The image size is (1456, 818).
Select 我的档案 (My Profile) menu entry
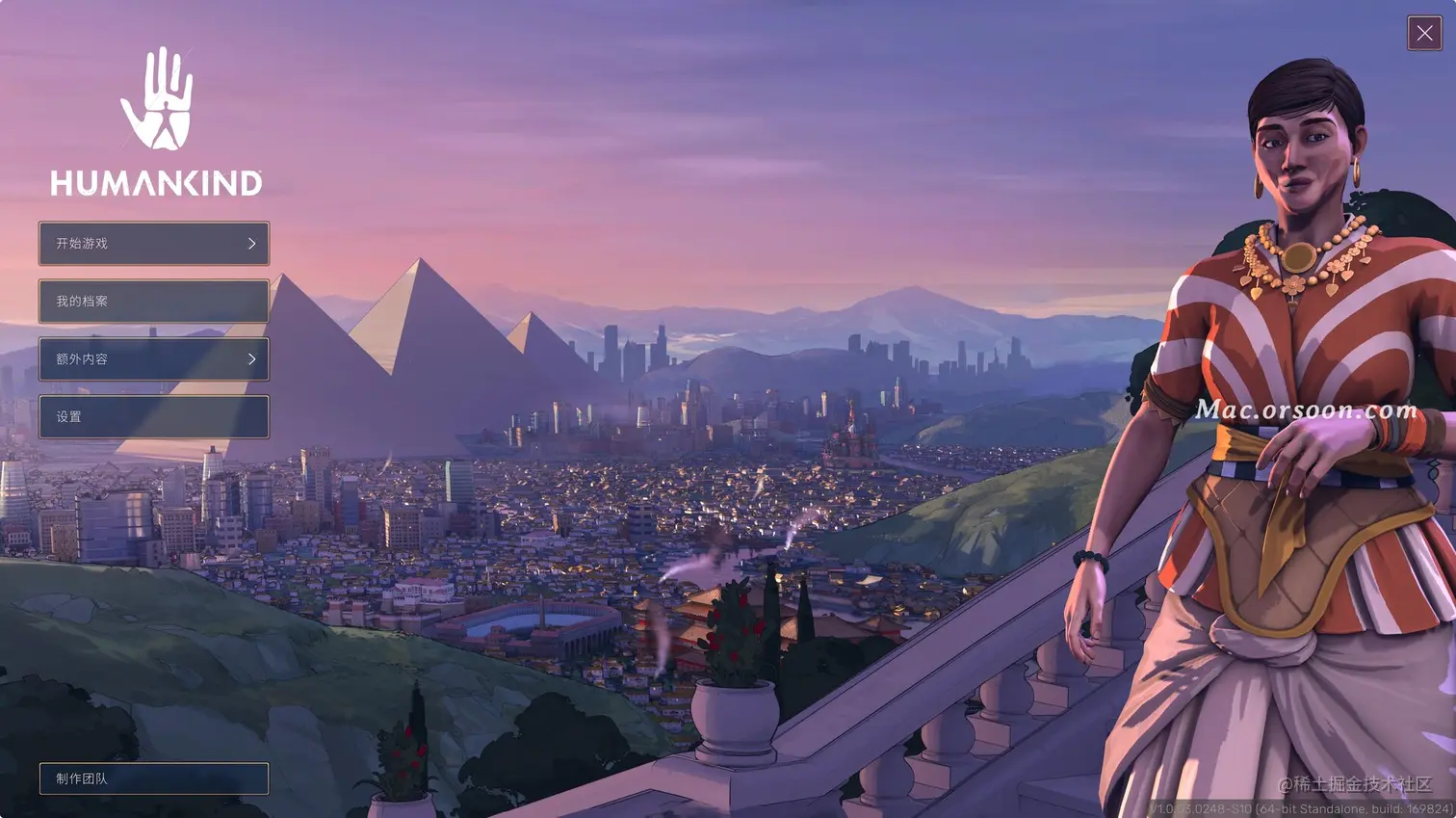154,302
